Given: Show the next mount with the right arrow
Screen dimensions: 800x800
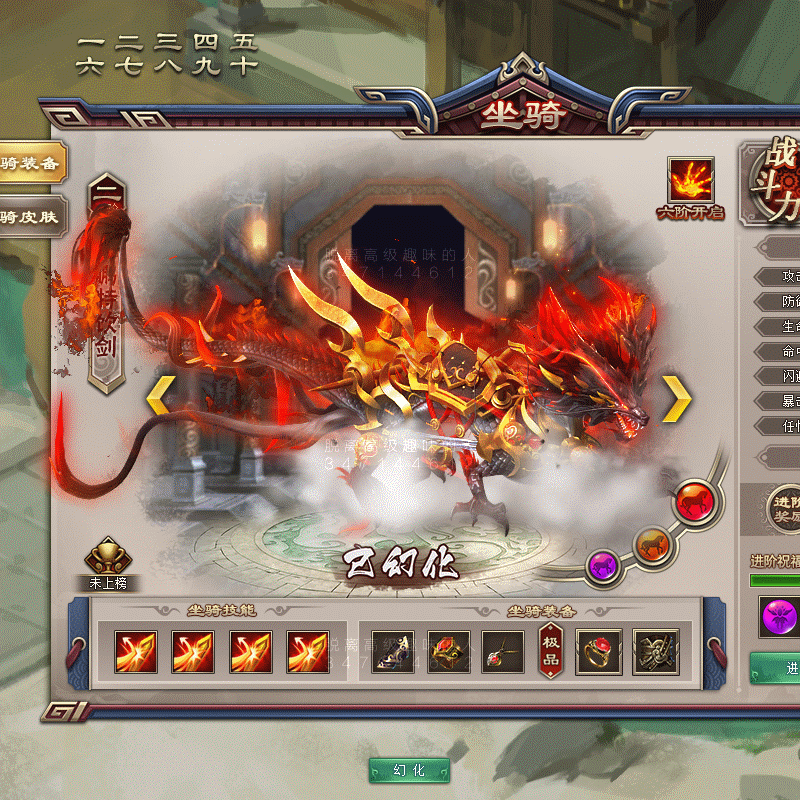Looking at the screenshot, I should click(x=677, y=398).
